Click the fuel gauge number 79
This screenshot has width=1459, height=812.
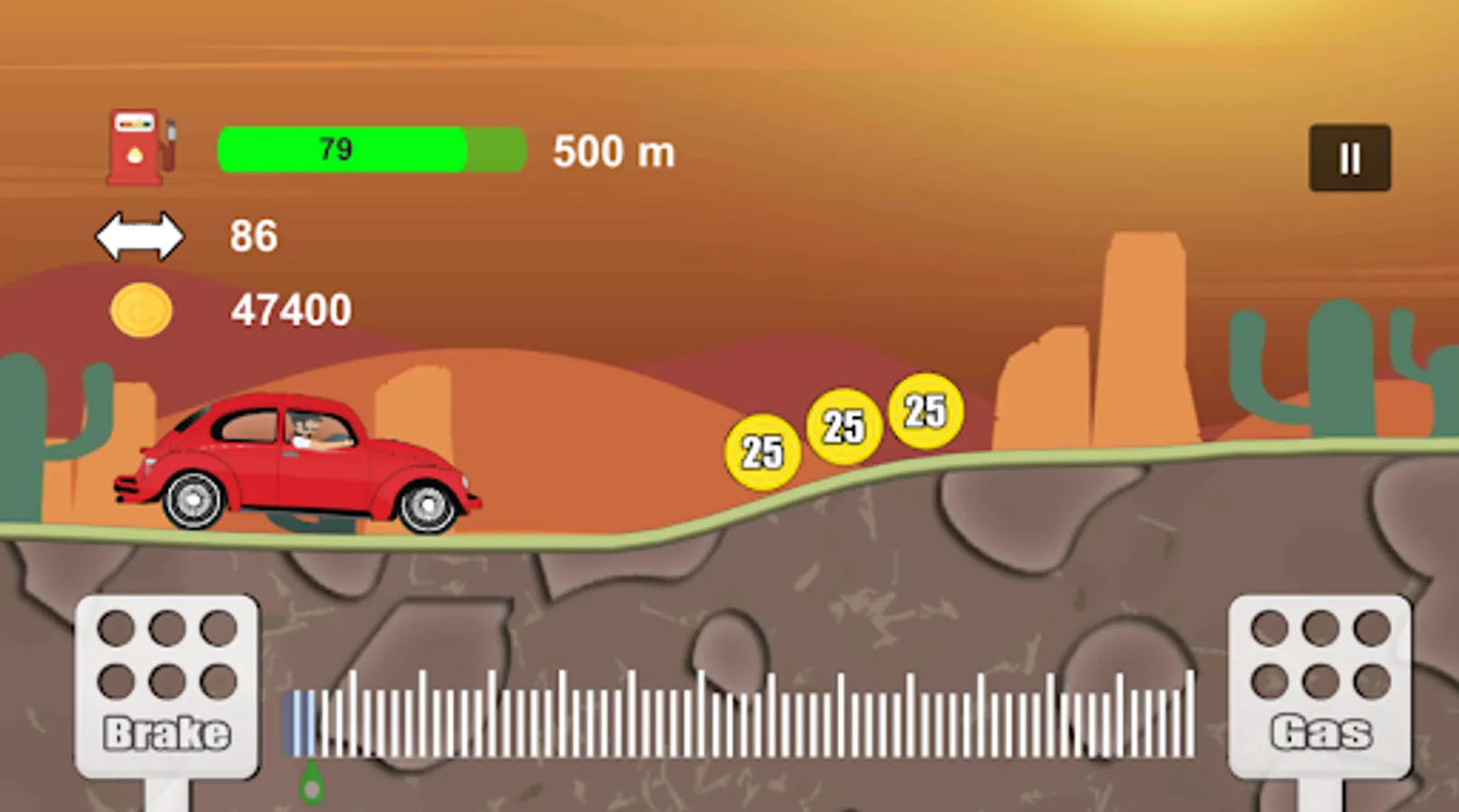click(336, 148)
